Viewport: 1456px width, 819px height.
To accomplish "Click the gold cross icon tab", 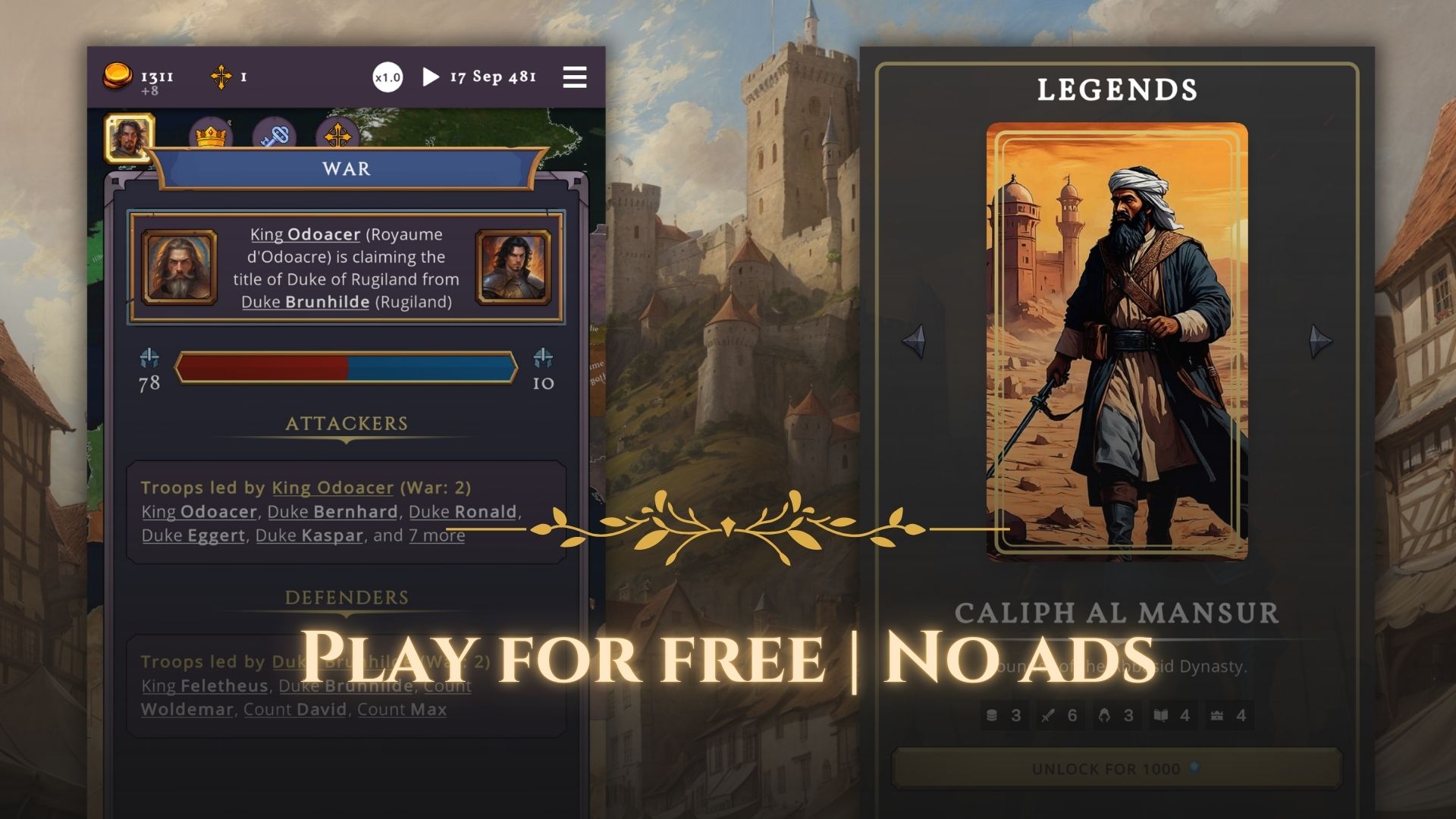I will tap(338, 136).
